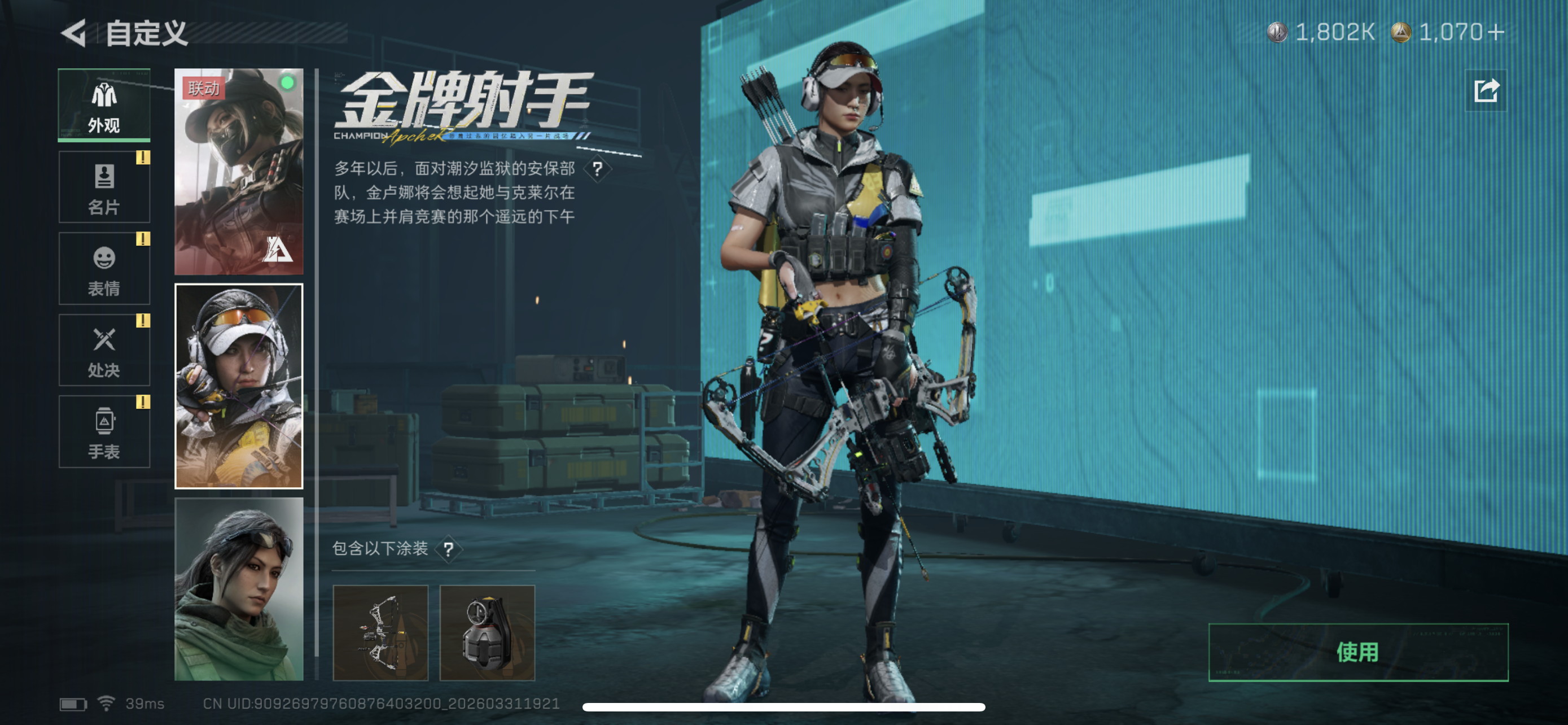Open the 处决 finisher customization

(103, 350)
